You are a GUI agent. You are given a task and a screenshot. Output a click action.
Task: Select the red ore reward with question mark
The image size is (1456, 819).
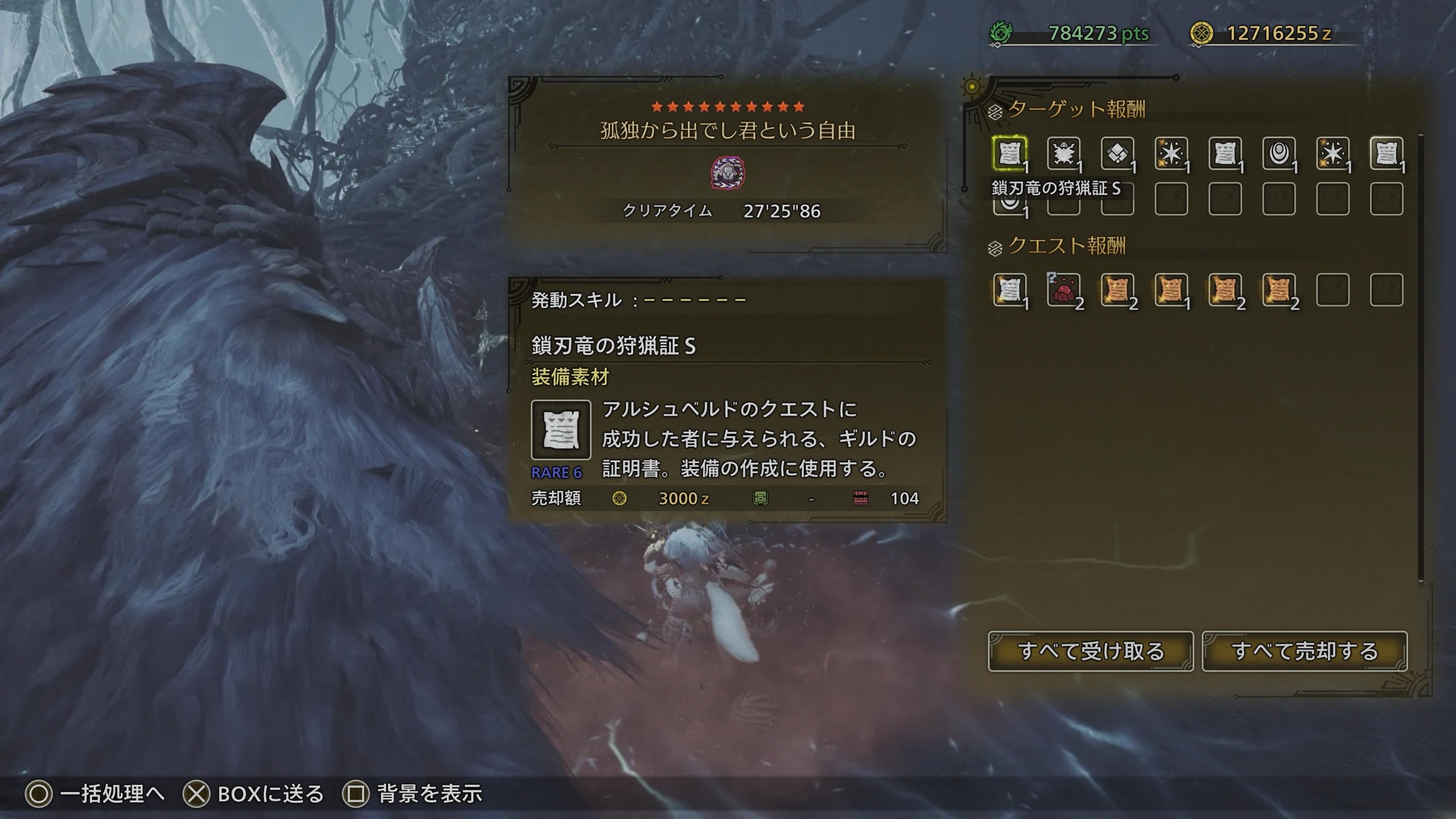[1064, 290]
